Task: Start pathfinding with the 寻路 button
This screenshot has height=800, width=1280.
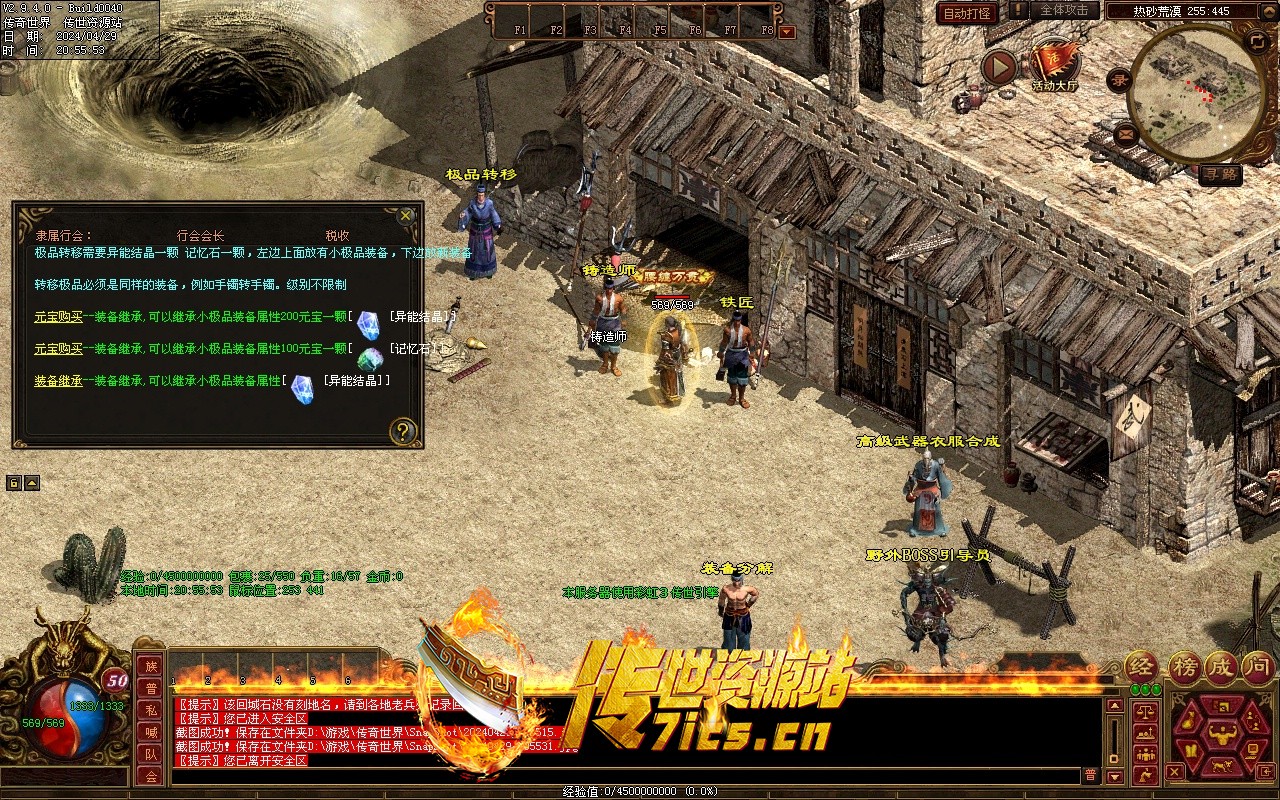Action: (1221, 174)
